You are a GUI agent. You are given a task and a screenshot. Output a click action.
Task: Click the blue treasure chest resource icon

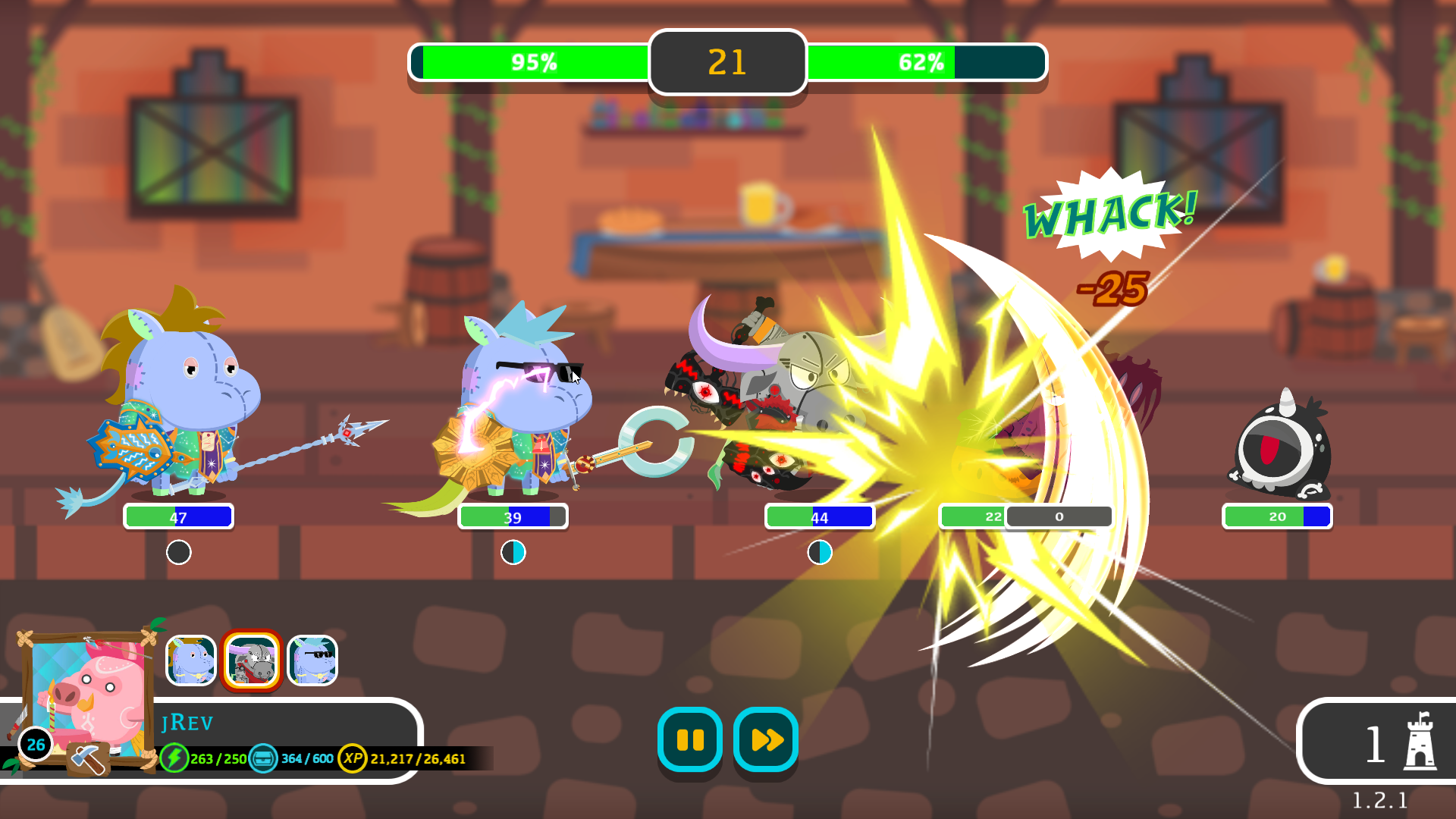(262, 757)
